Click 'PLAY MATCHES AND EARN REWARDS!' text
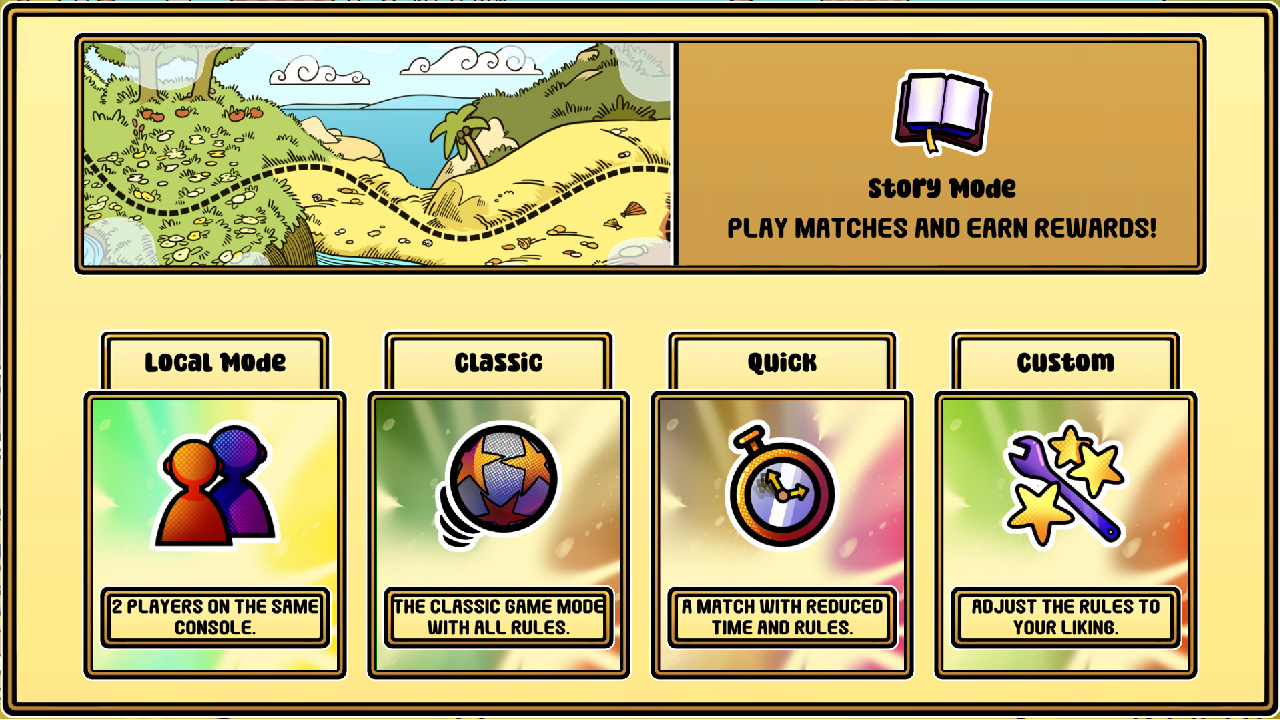 click(x=940, y=228)
